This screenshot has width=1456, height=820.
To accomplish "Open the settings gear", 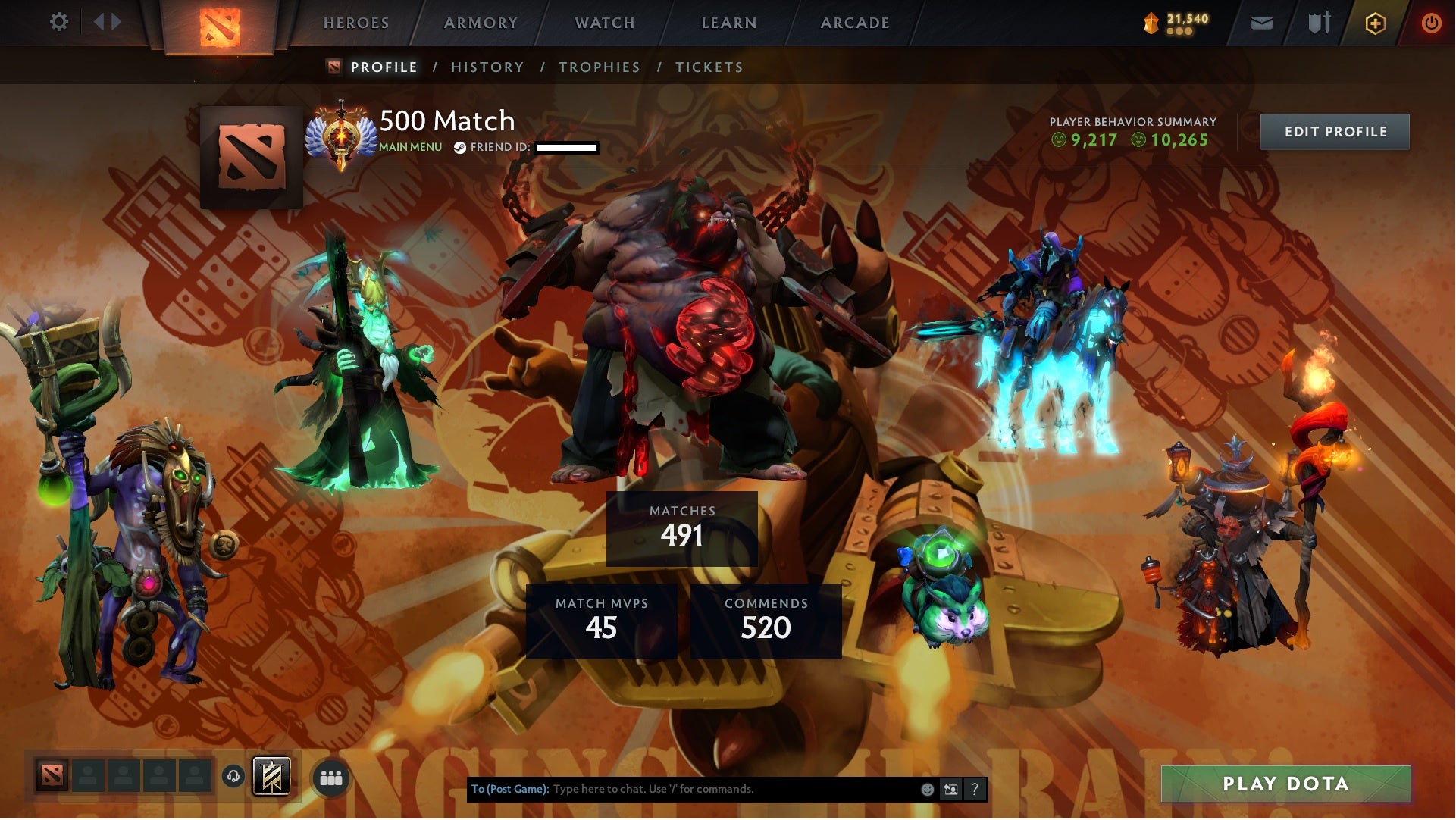I will [59, 22].
